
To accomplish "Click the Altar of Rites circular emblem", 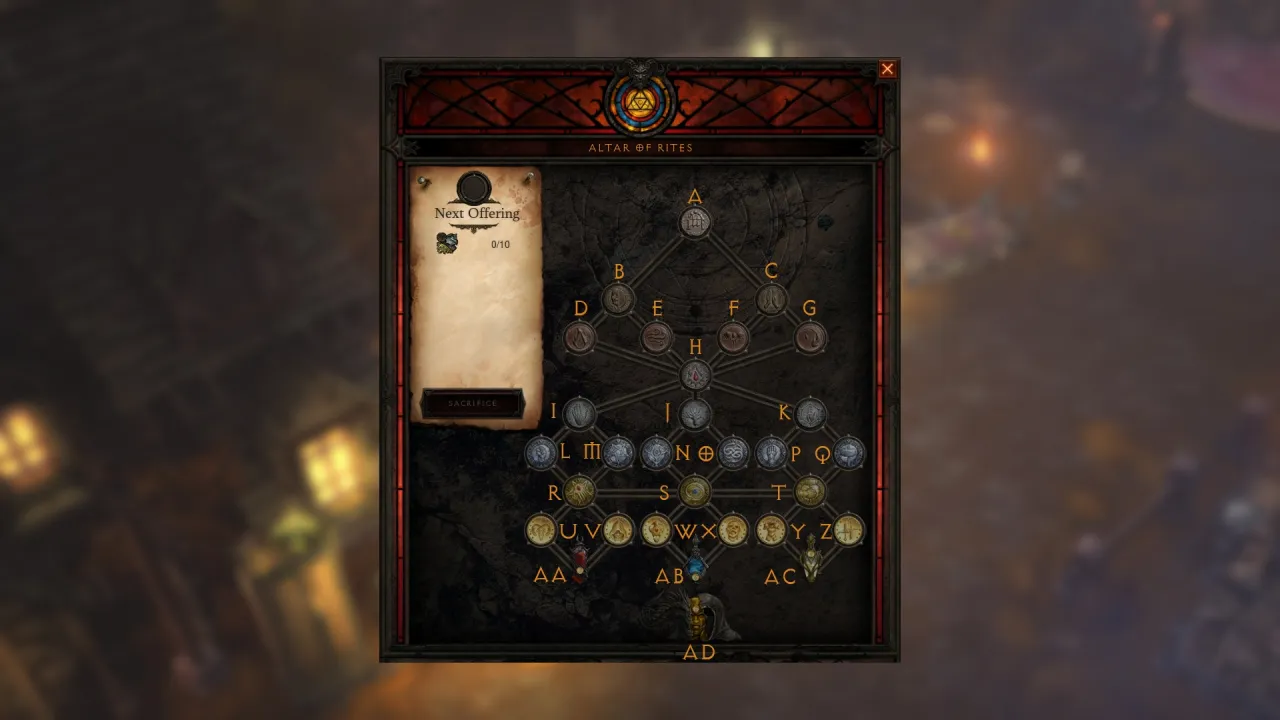I will (641, 100).
